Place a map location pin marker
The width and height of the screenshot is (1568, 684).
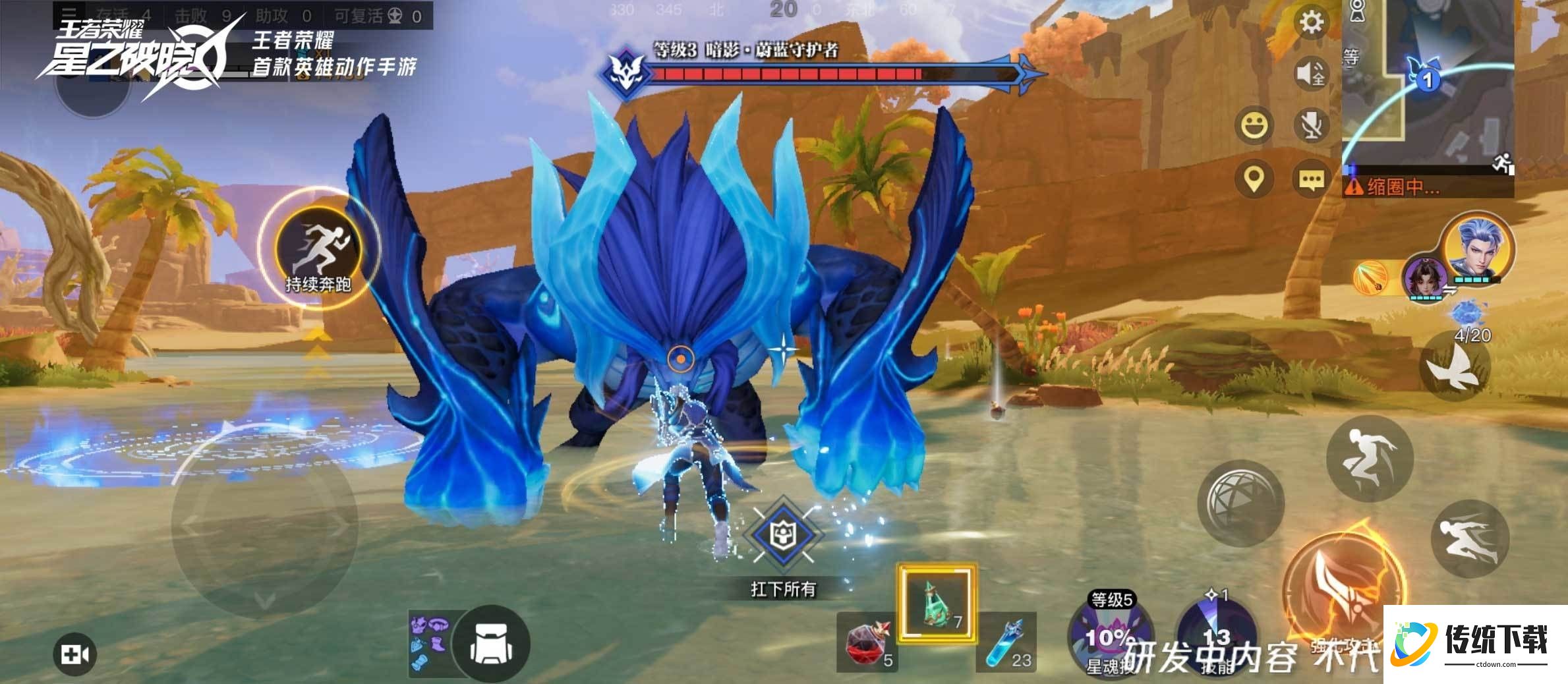tap(1254, 179)
